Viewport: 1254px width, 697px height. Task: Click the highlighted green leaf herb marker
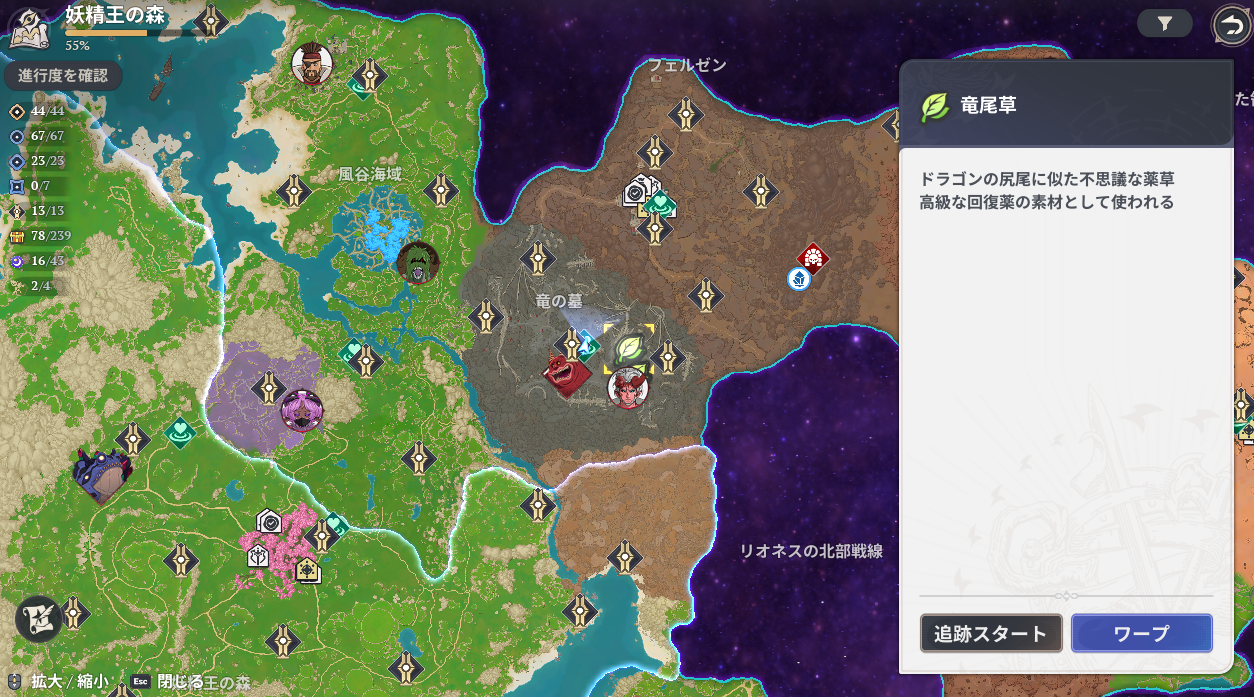click(629, 348)
